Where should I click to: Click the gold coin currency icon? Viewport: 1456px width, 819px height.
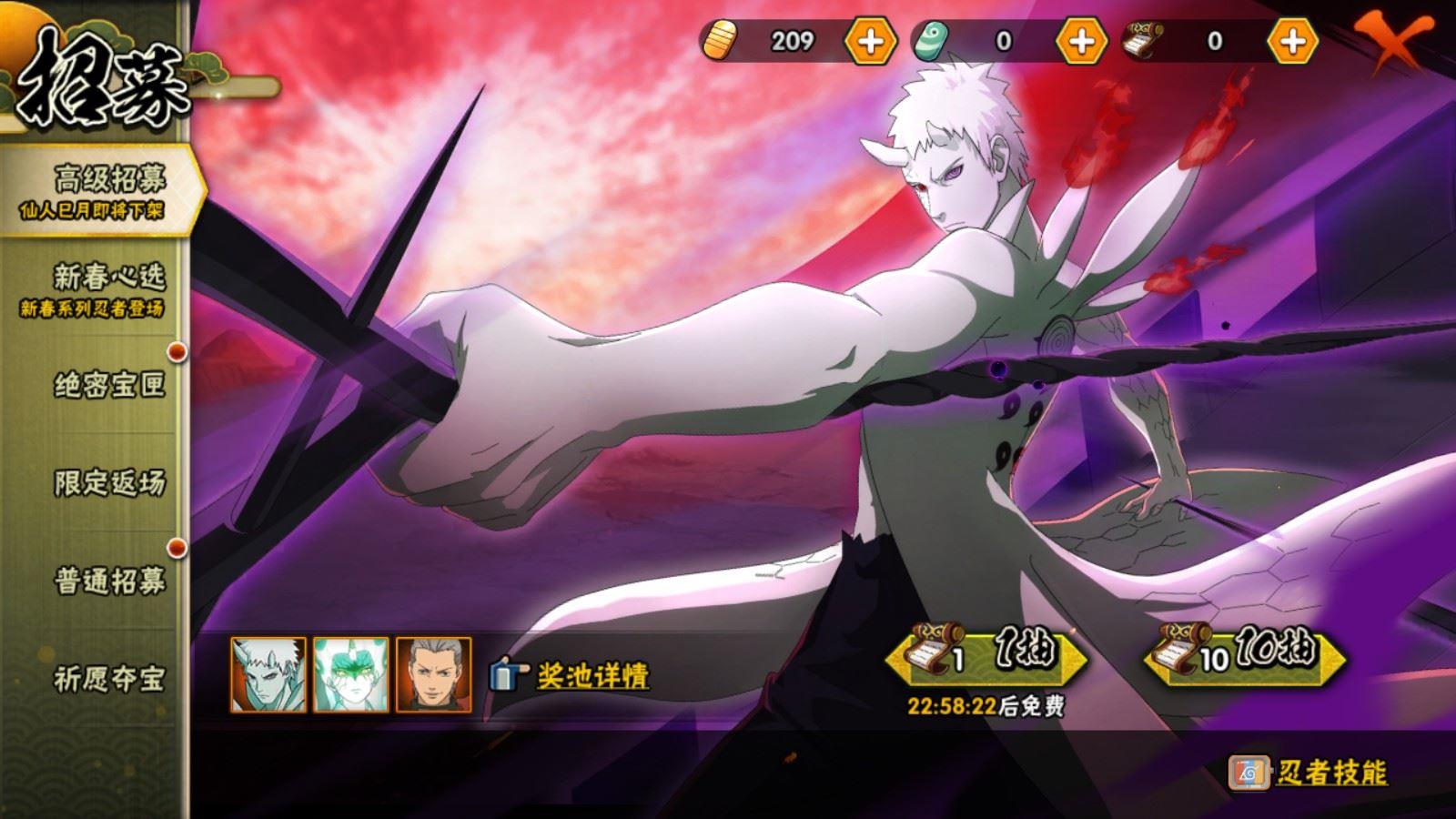(x=722, y=40)
